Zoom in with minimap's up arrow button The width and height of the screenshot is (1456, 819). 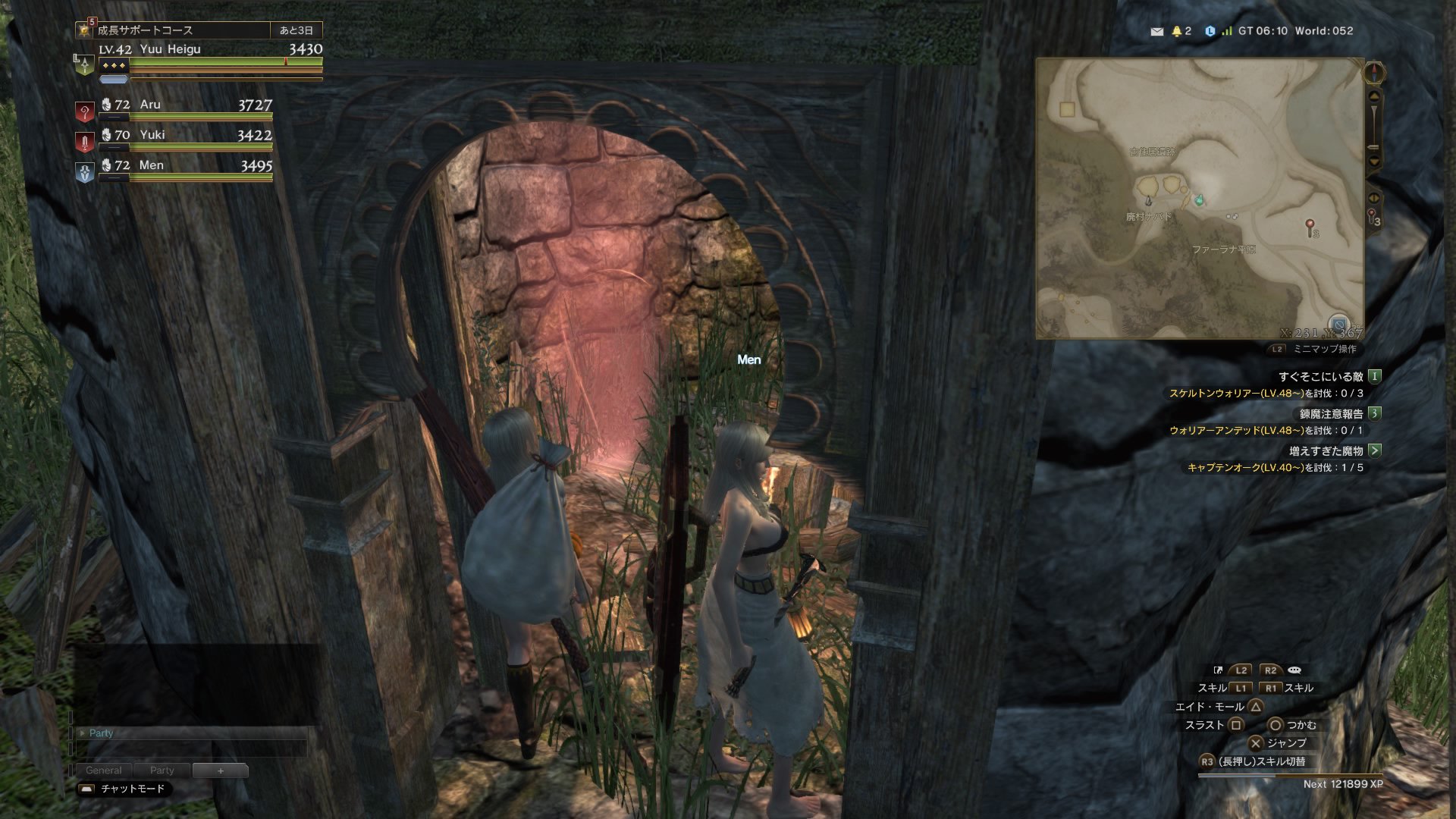click(1374, 97)
